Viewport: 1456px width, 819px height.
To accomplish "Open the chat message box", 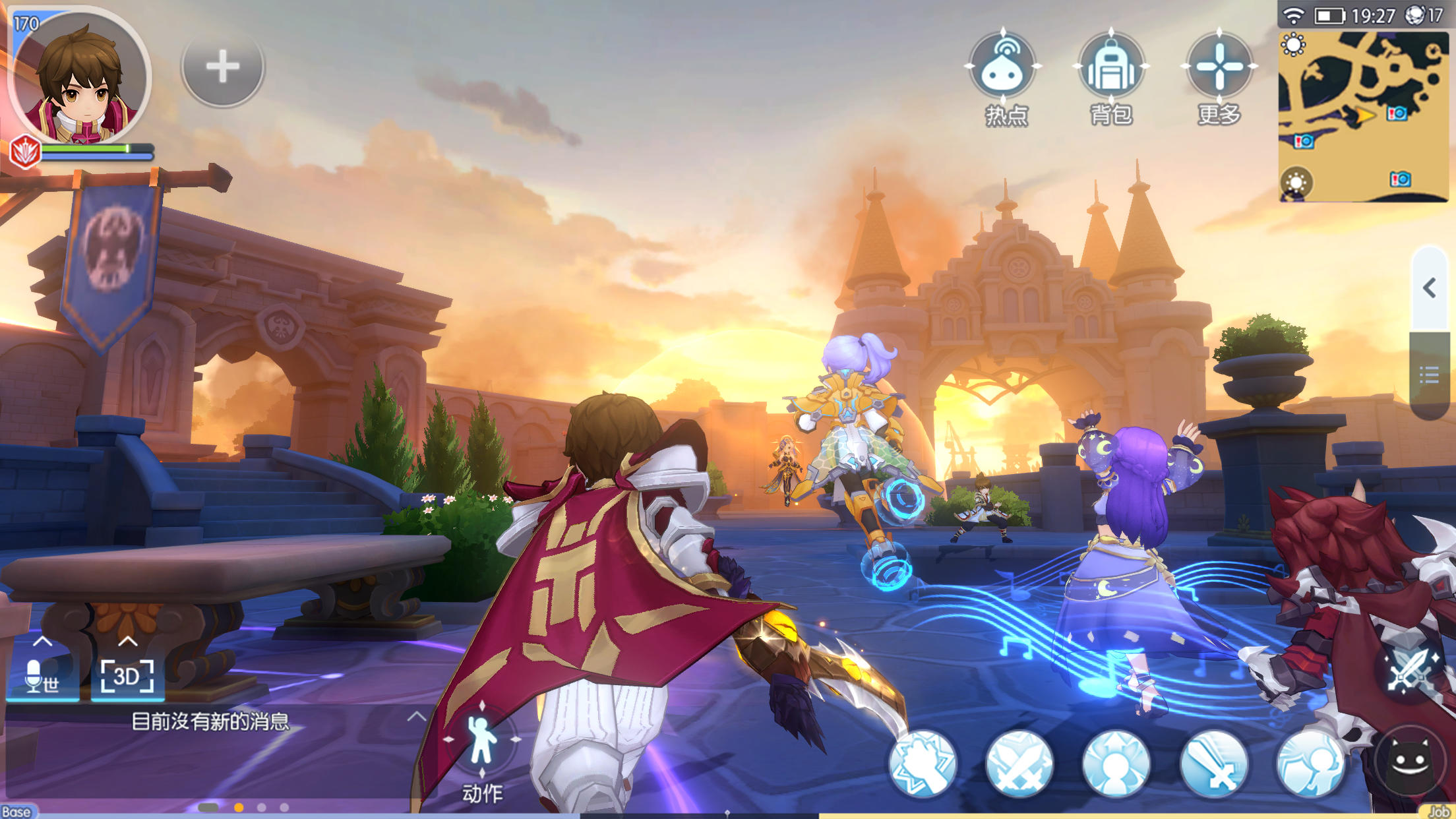I will (211, 721).
